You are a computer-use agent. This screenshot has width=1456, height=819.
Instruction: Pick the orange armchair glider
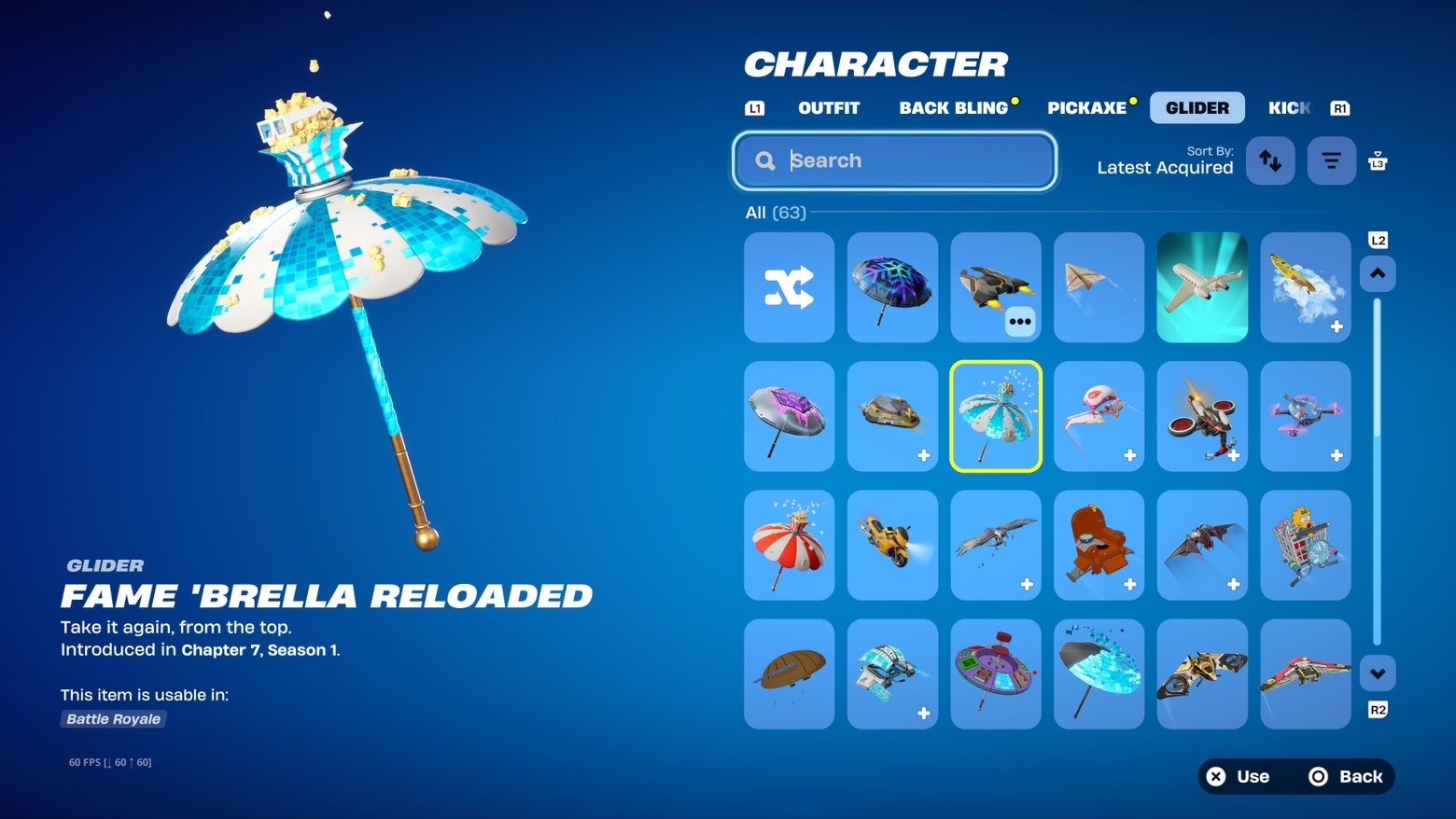(x=1099, y=545)
